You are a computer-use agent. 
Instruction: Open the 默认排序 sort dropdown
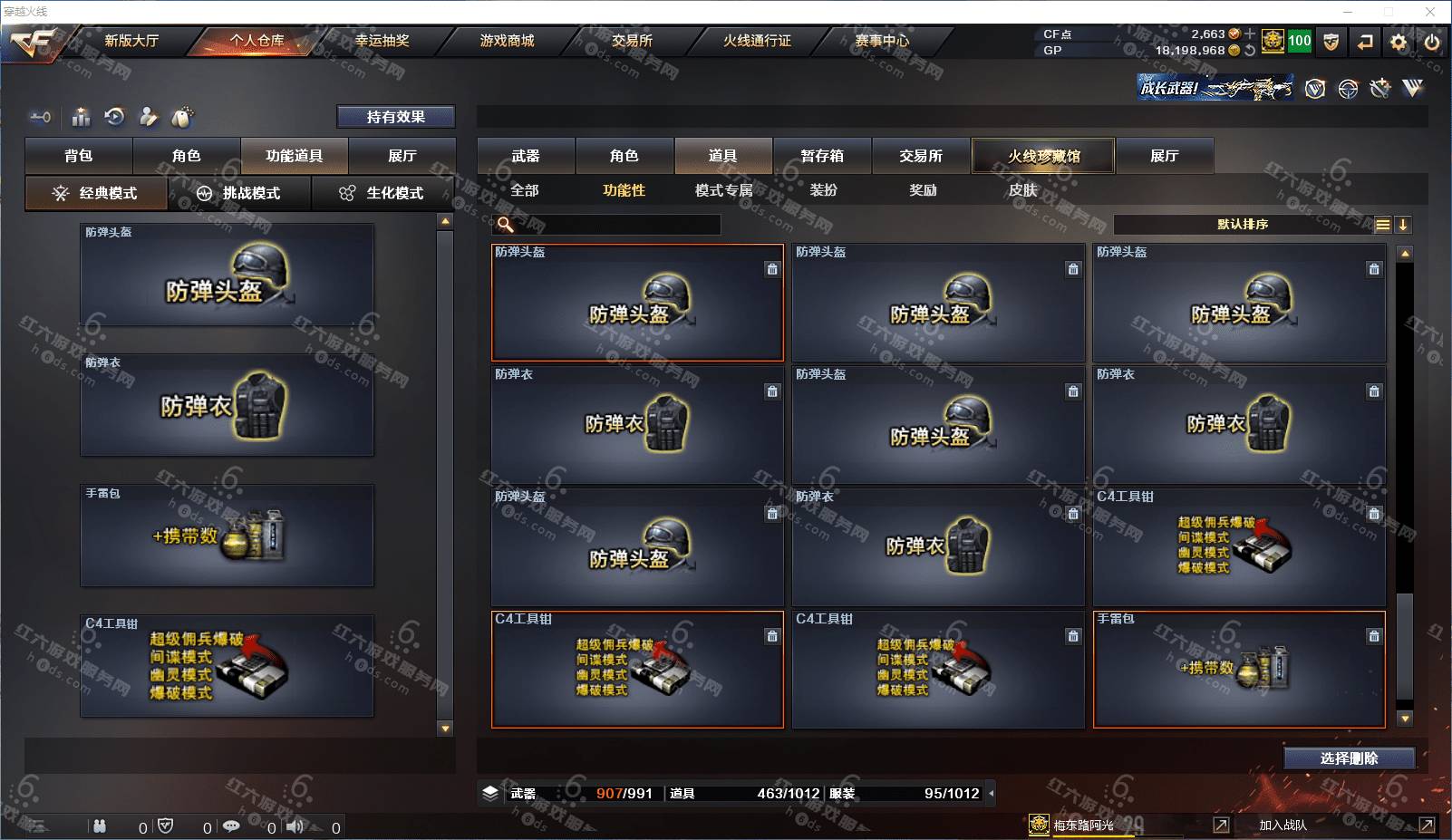(1243, 225)
